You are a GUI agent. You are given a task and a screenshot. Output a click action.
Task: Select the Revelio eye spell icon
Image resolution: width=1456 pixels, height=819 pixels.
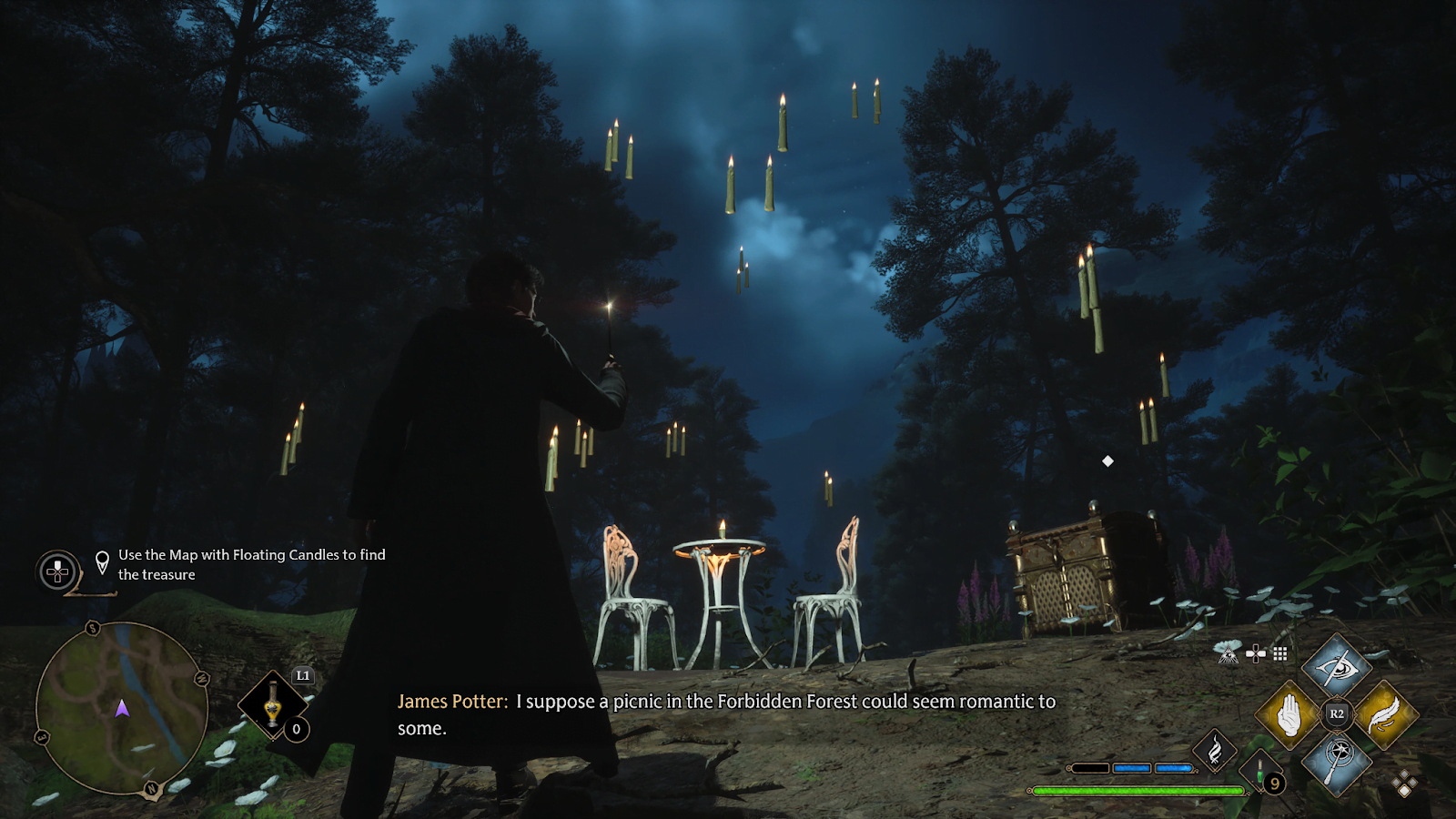[1336, 666]
